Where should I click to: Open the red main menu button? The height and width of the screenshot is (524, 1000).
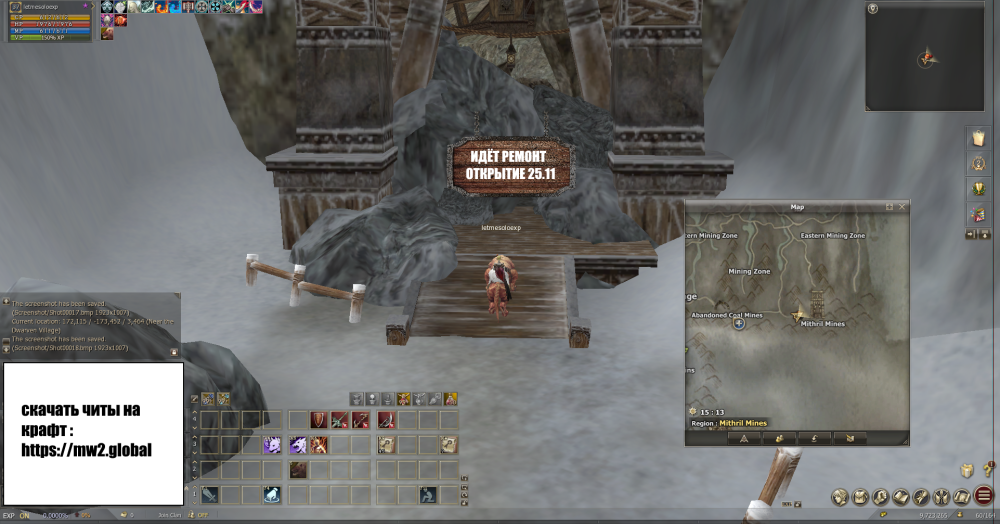pos(984,496)
